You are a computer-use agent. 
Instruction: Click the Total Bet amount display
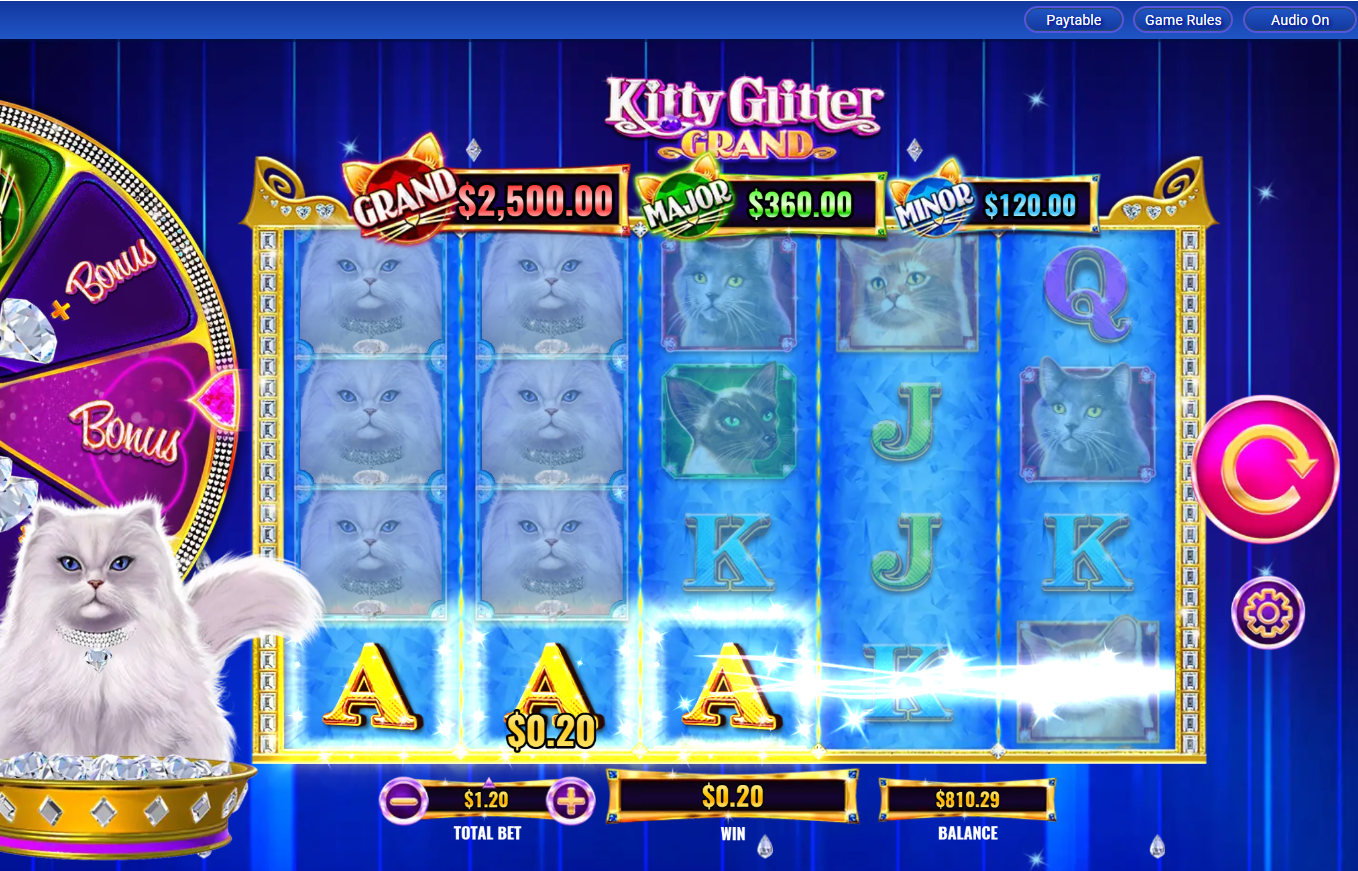click(485, 799)
